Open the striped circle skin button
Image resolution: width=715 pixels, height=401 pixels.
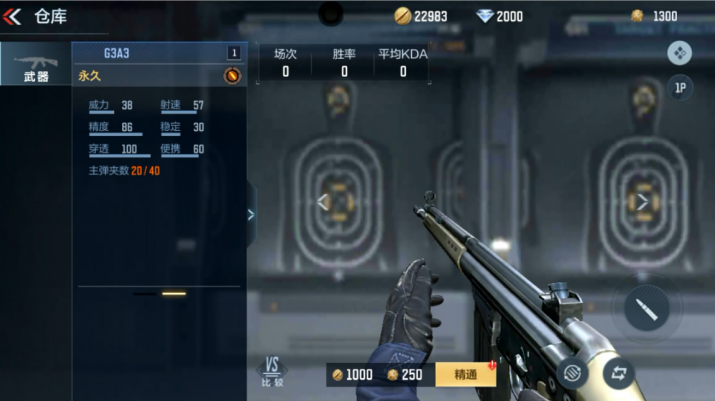(x=573, y=373)
